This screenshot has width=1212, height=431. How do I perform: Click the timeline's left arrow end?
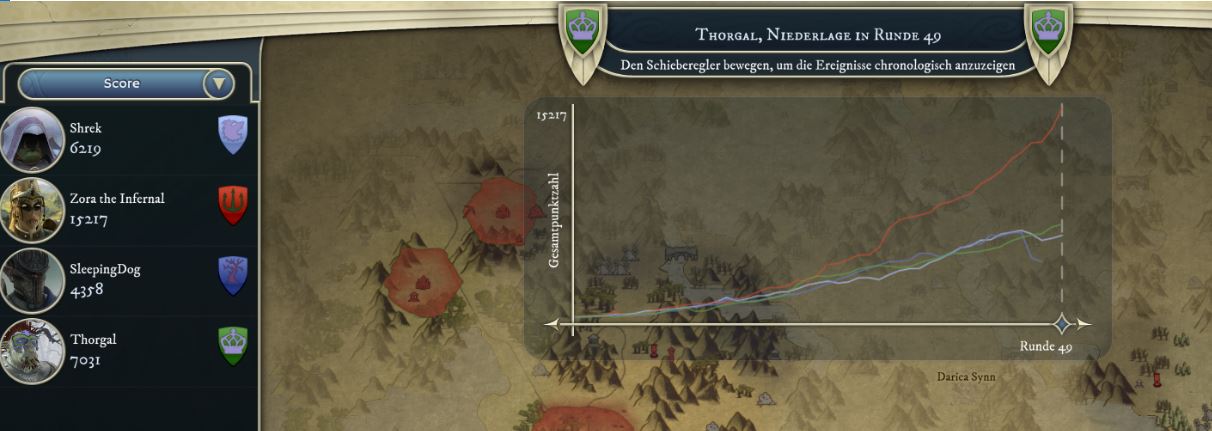[552, 324]
